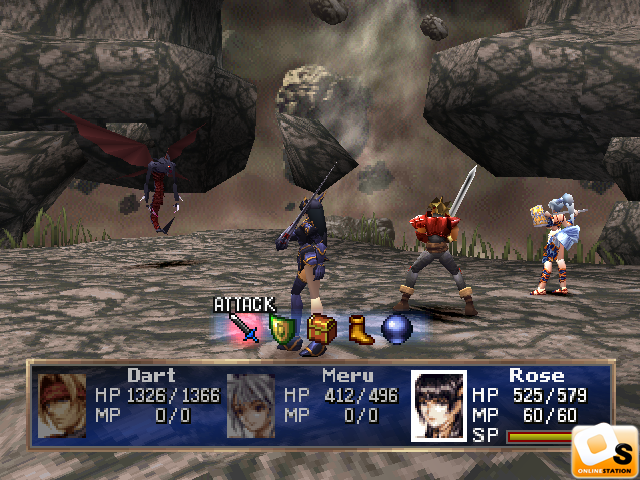This screenshot has width=640, height=480.
Task: Pick the boot Run command
Action: tap(360, 329)
